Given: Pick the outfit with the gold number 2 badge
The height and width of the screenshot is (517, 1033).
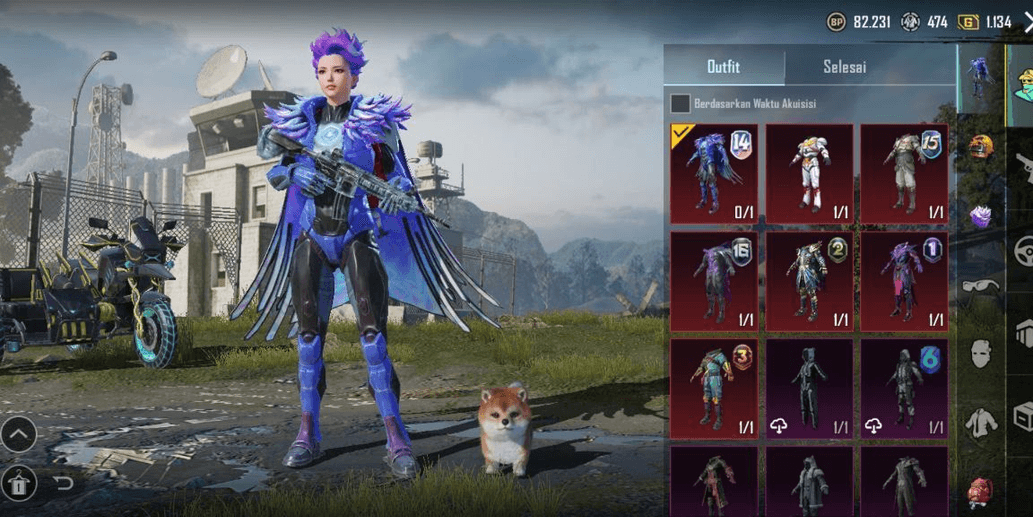Looking at the screenshot, I should (809, 281).
